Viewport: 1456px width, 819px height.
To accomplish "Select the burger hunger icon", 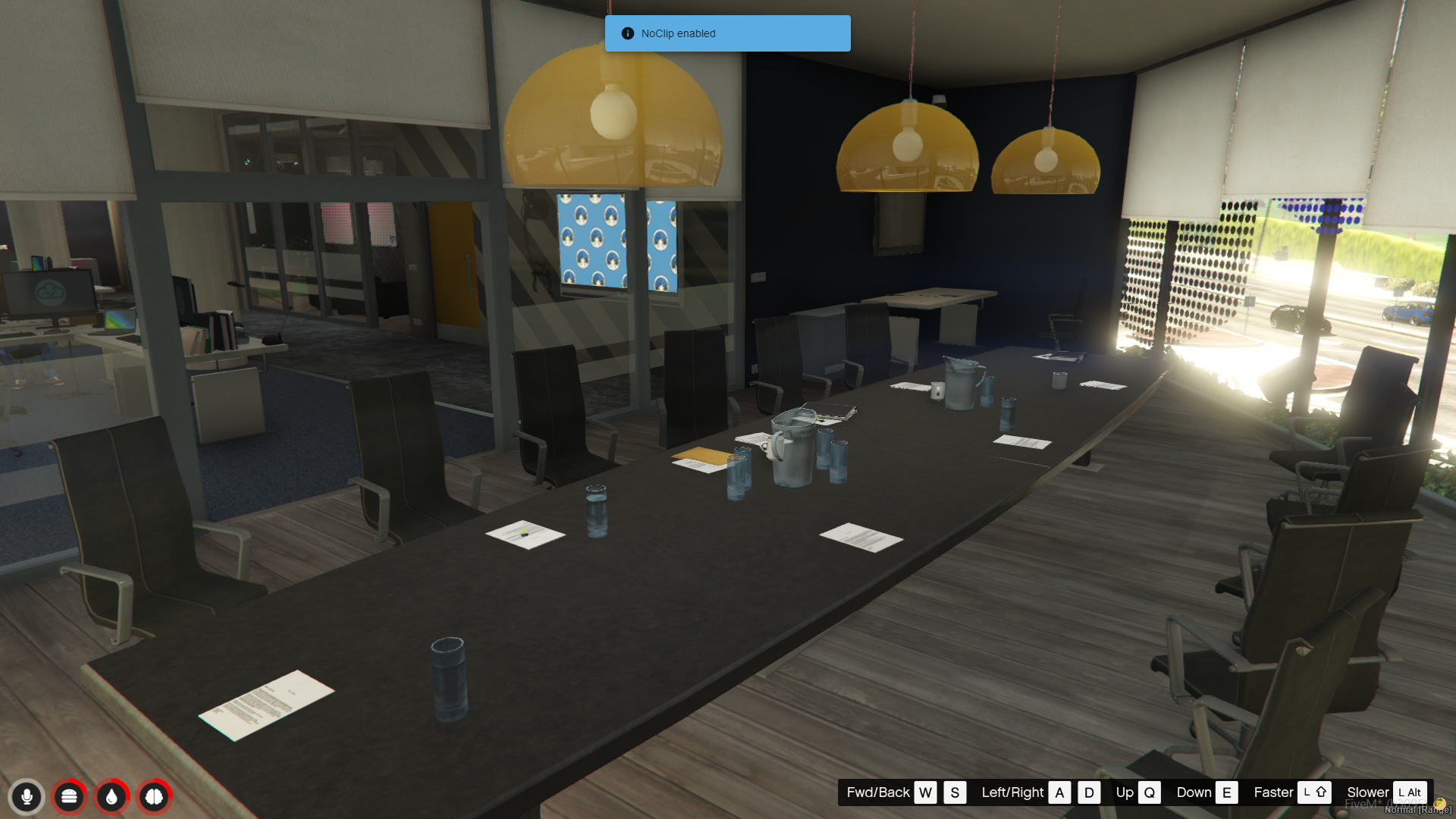I will [x=69, y=796].
